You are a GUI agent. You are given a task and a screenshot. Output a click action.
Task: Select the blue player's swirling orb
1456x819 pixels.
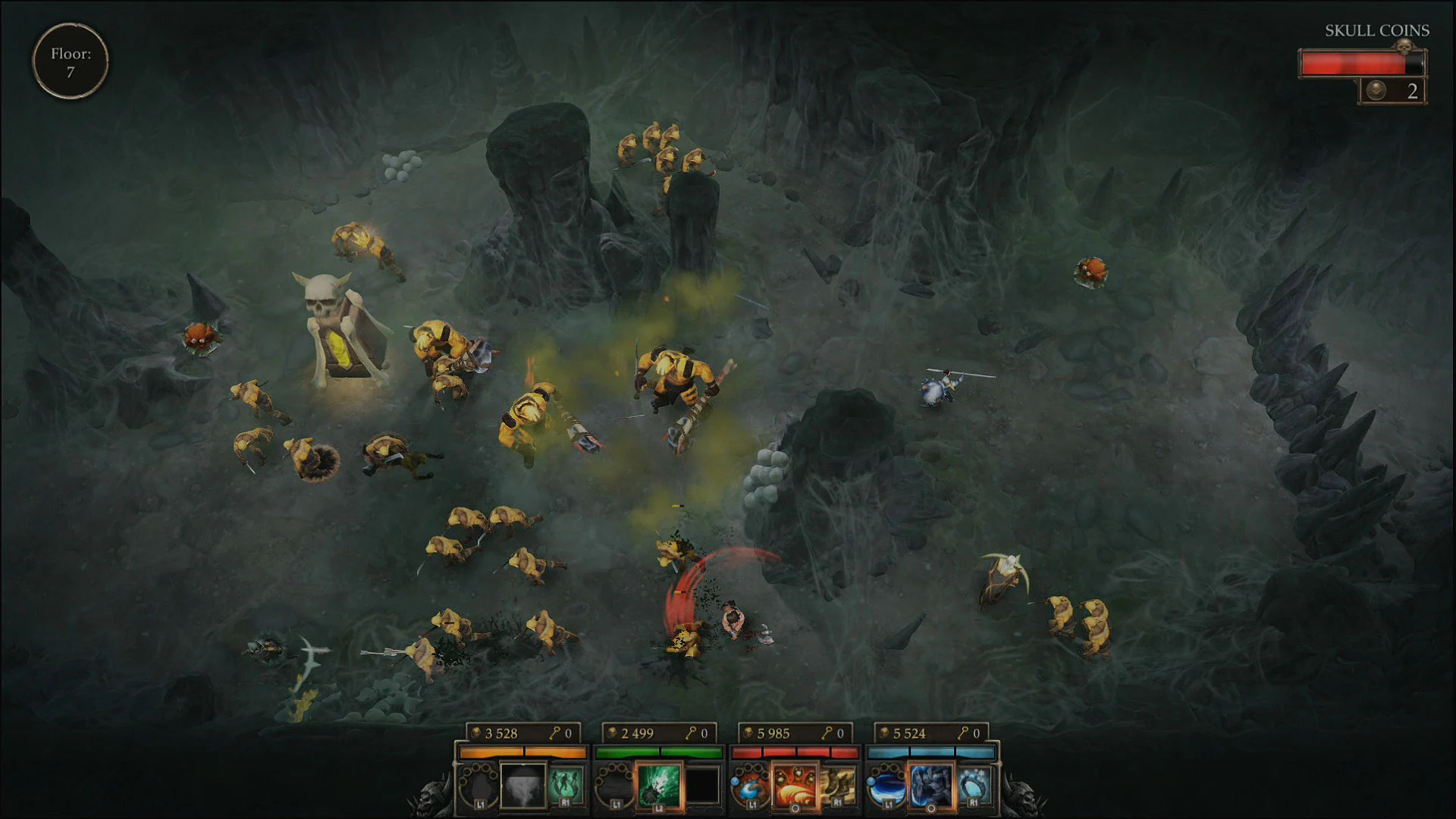pos(886,786)
